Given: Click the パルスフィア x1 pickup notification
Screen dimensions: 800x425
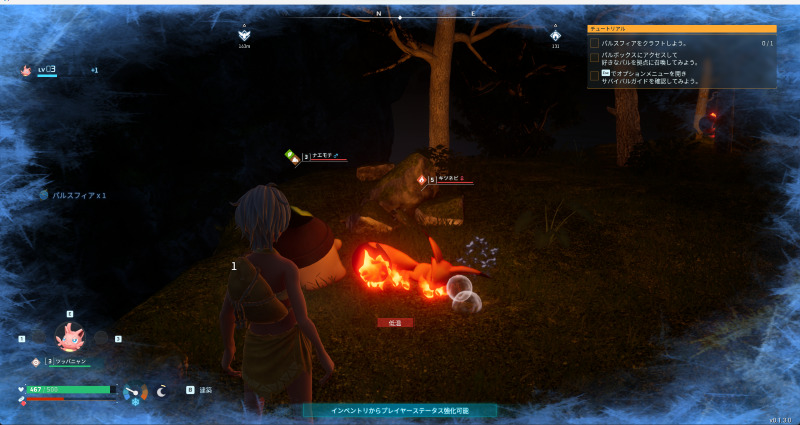Looking at the screenshot, I should tap(73, 195).
